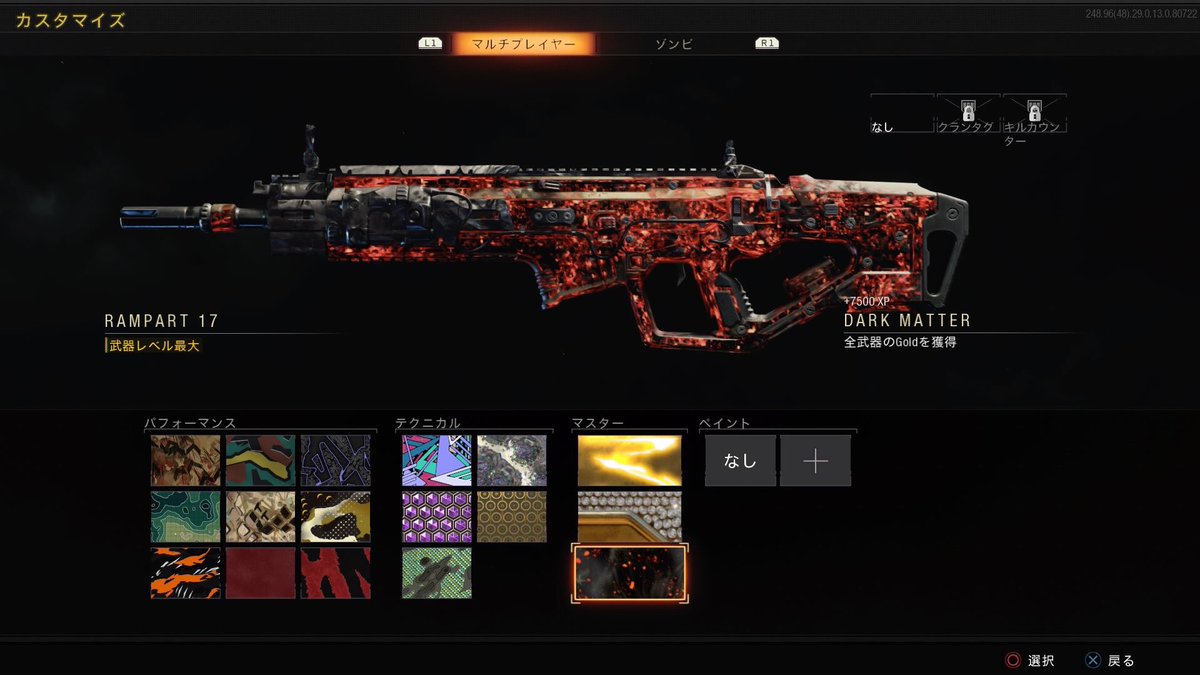Select the teal topographic map camo
Screen dimensions: 1200x675
pos(185,516)
